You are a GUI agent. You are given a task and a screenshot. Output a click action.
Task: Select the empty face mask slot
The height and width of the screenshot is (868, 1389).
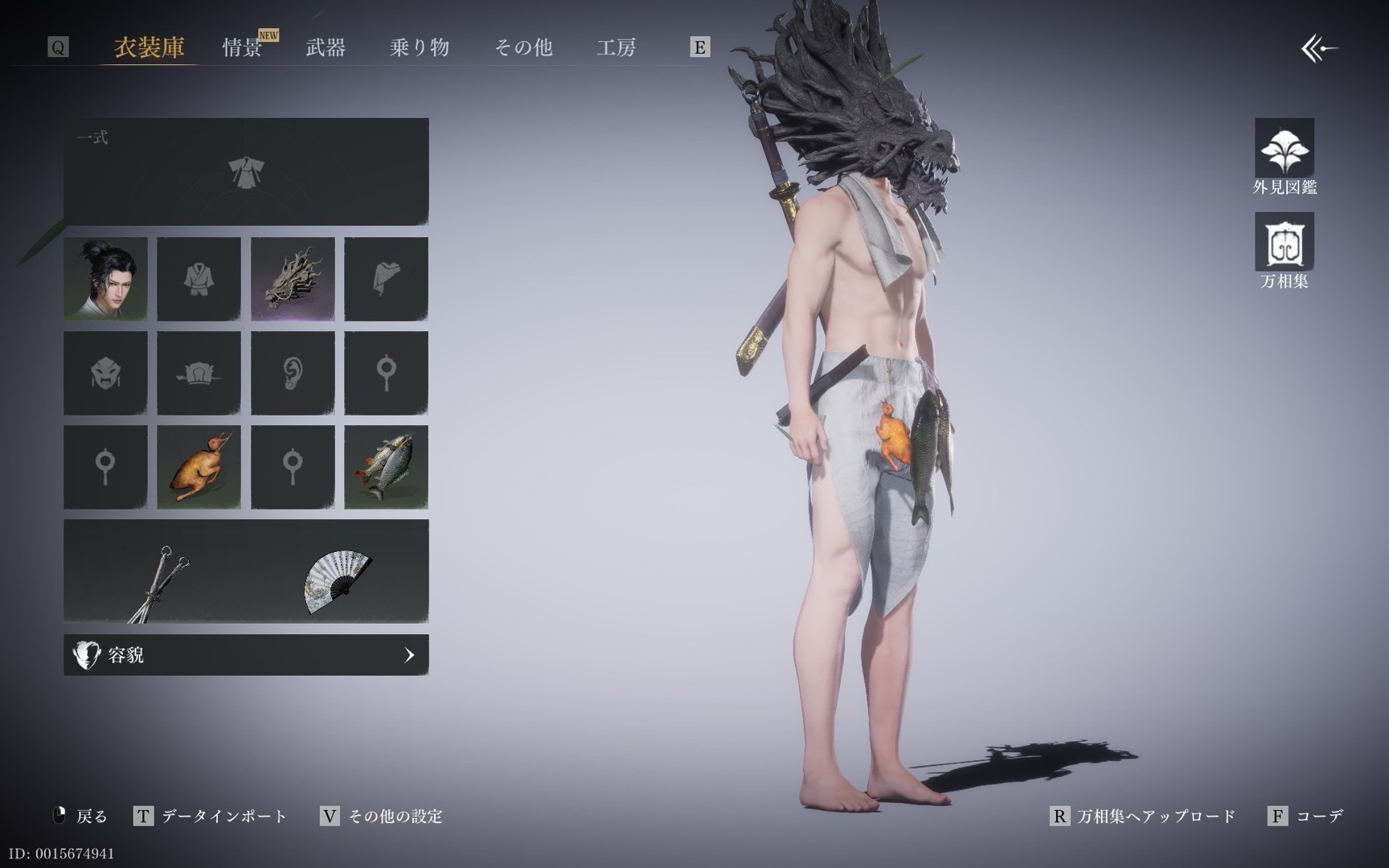(105, 373)
